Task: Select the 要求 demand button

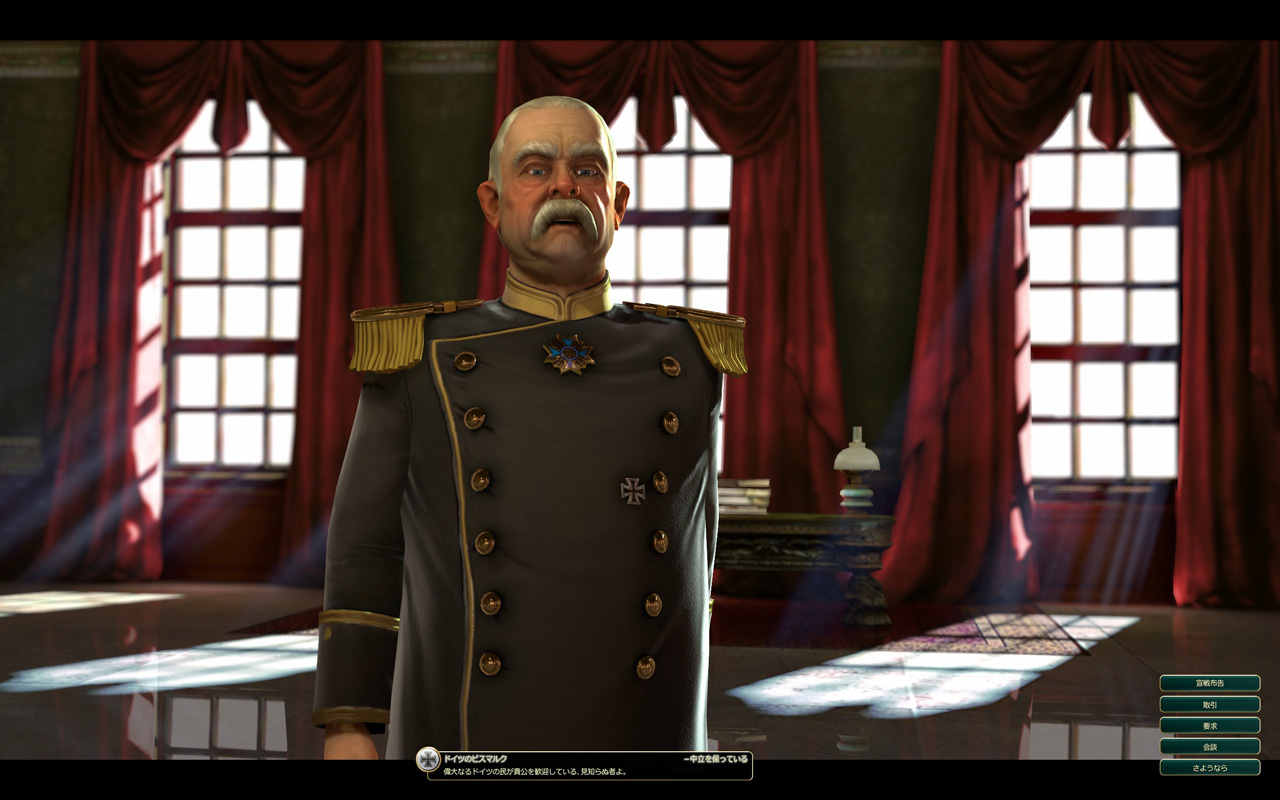Action: [x=1209, y=725]
